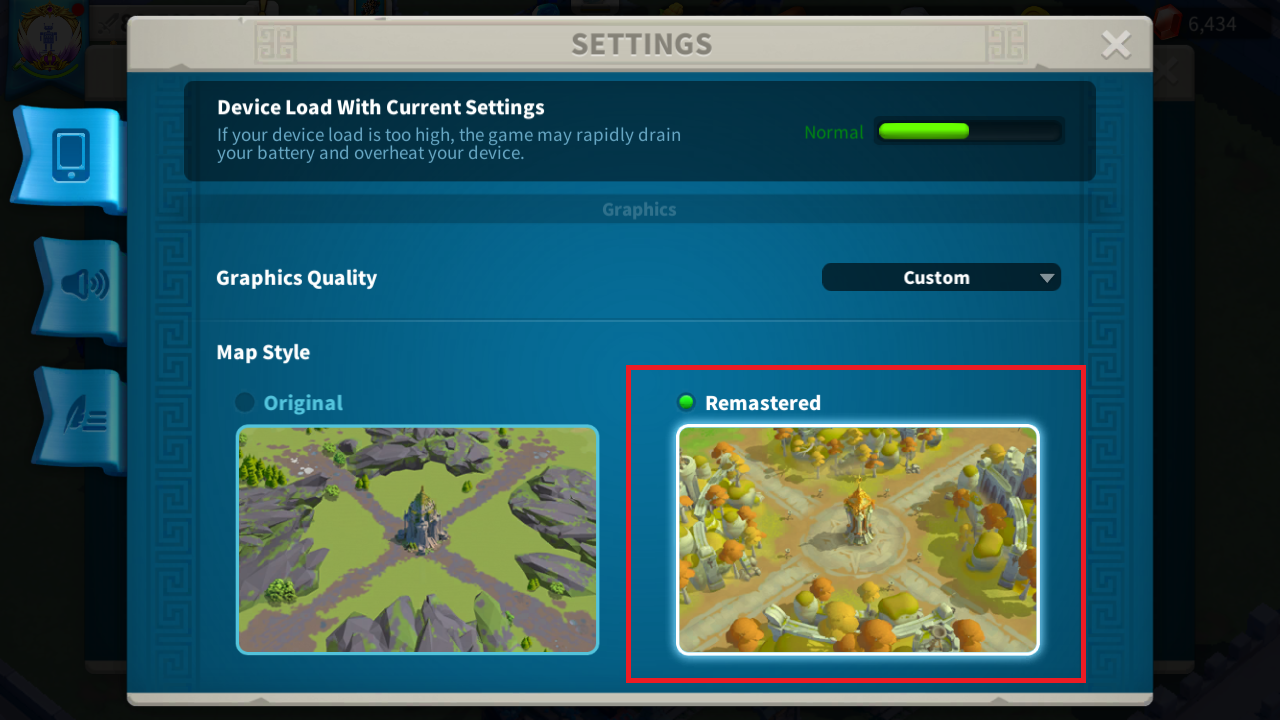This screenshot has height=720, width=1280.
Task: Click the governor avatar portrait
Action: click(x=48, y=35)
